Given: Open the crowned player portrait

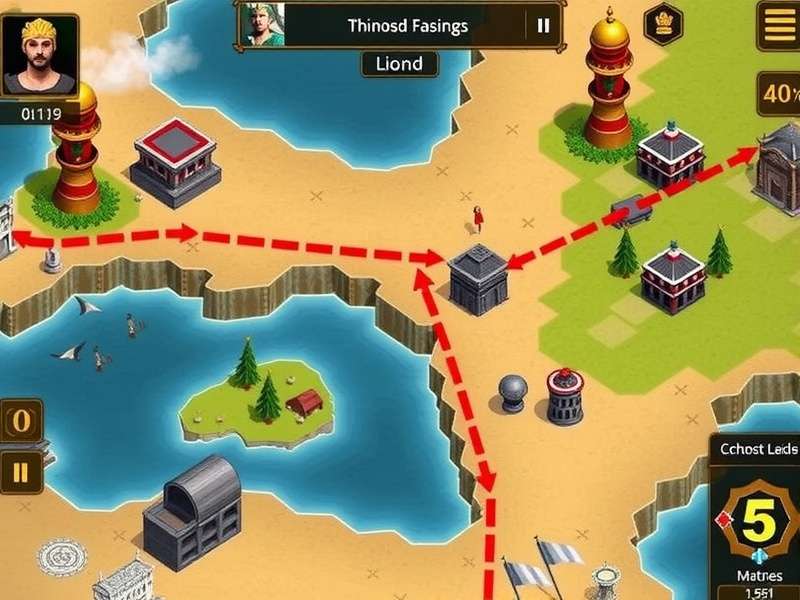Looking at the screenshot, I should (40, 57).
